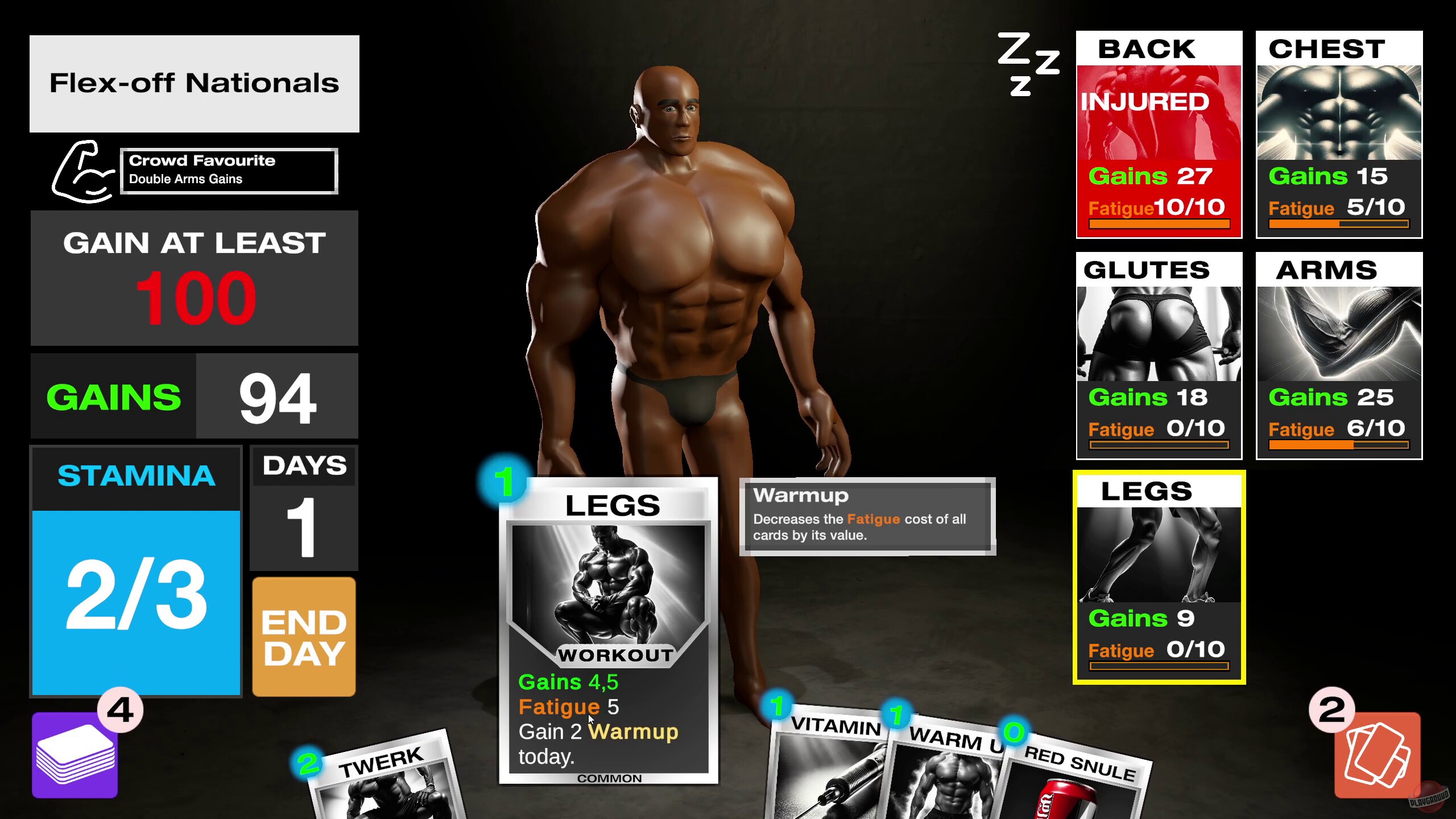Play the LEGS Workout card

tap(609, 626)
